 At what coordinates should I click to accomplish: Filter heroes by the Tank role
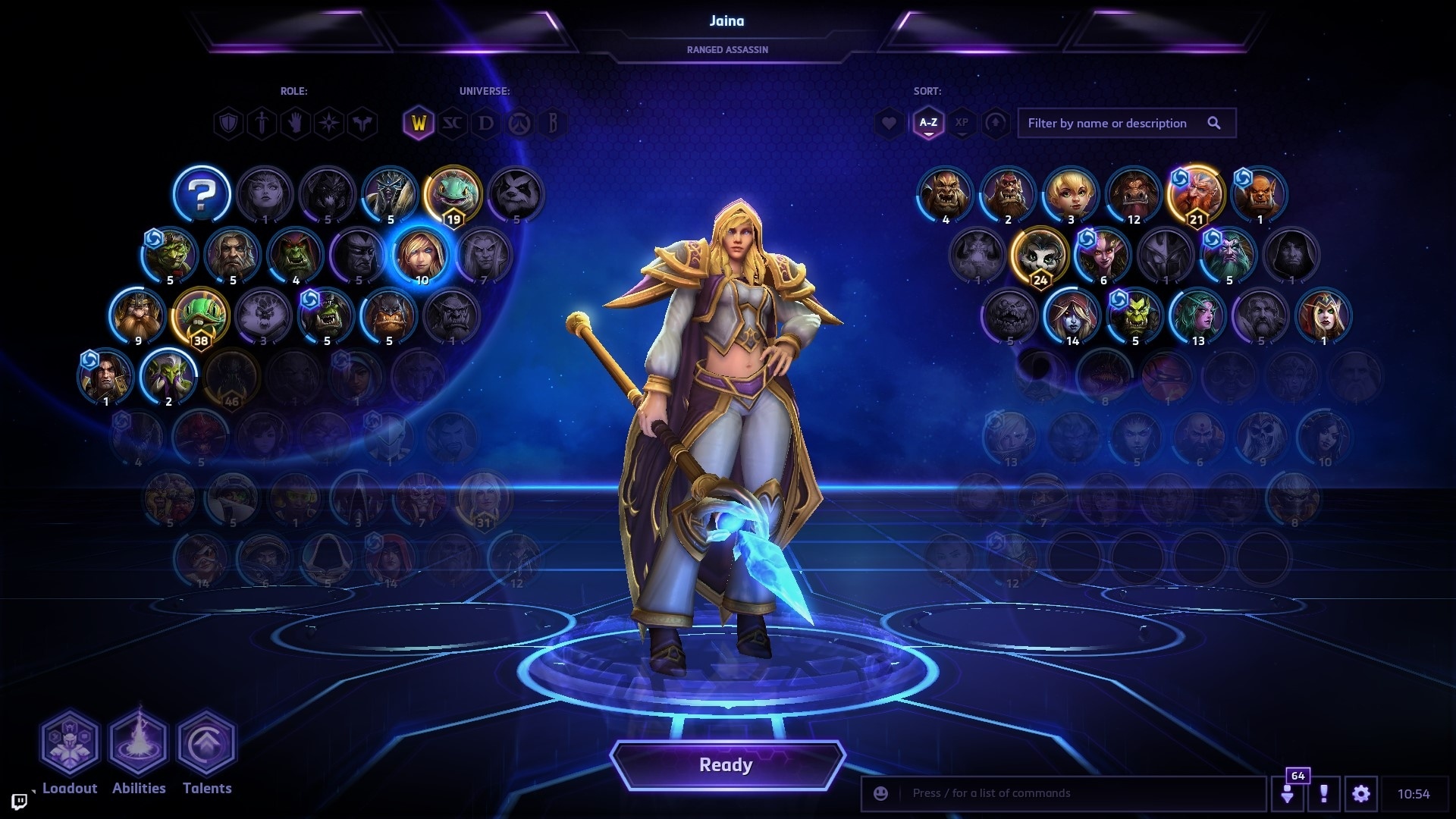[228, 124]
